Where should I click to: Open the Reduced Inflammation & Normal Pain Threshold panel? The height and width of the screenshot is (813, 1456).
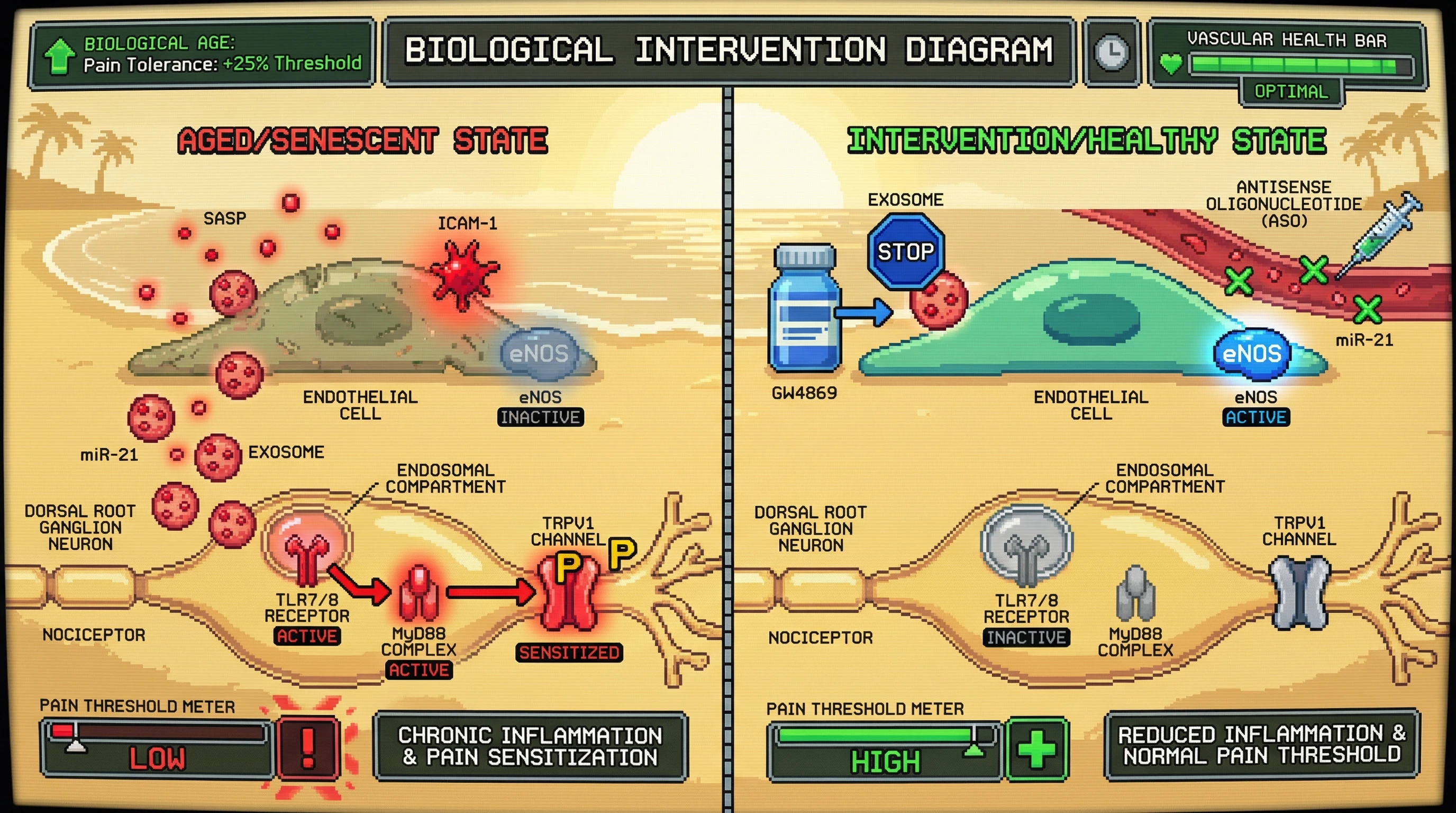(x=1261, y=745)
